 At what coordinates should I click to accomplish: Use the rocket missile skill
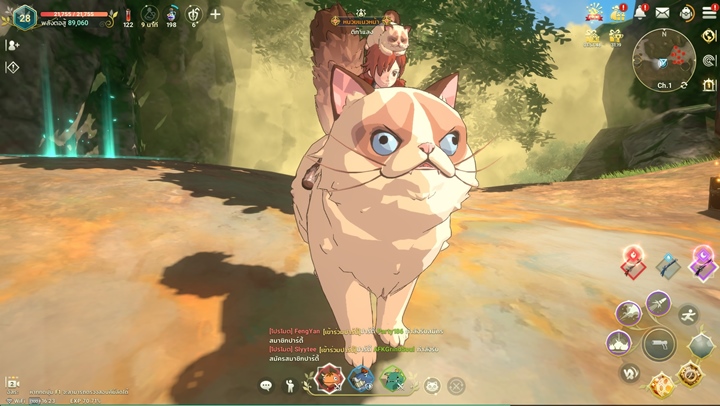click(658, 303)
